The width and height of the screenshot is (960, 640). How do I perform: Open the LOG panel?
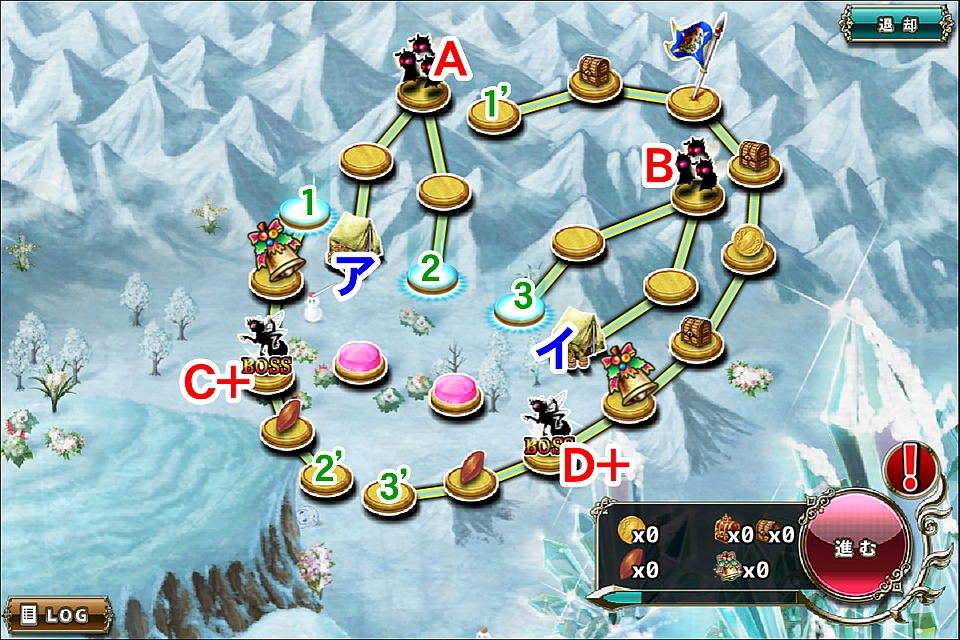(x=57, y=612)
